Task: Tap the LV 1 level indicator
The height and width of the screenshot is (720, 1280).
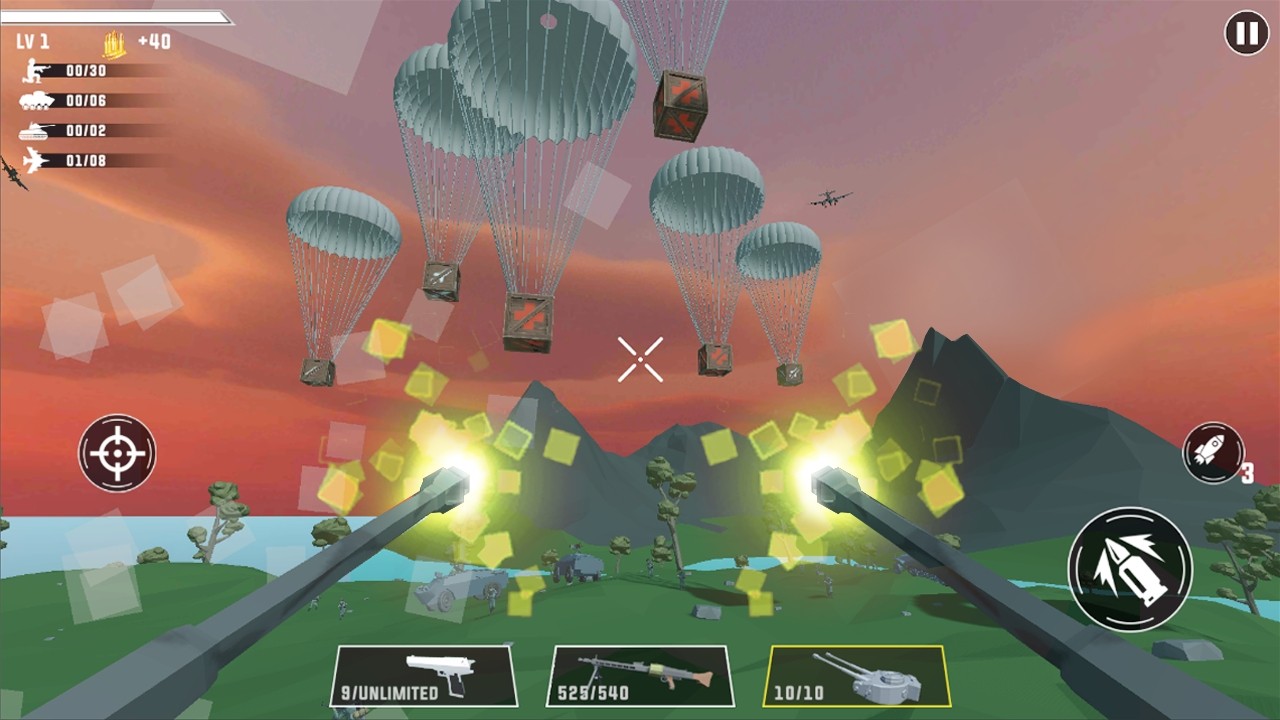Action: pyautogui.click(x=32, y=42)
